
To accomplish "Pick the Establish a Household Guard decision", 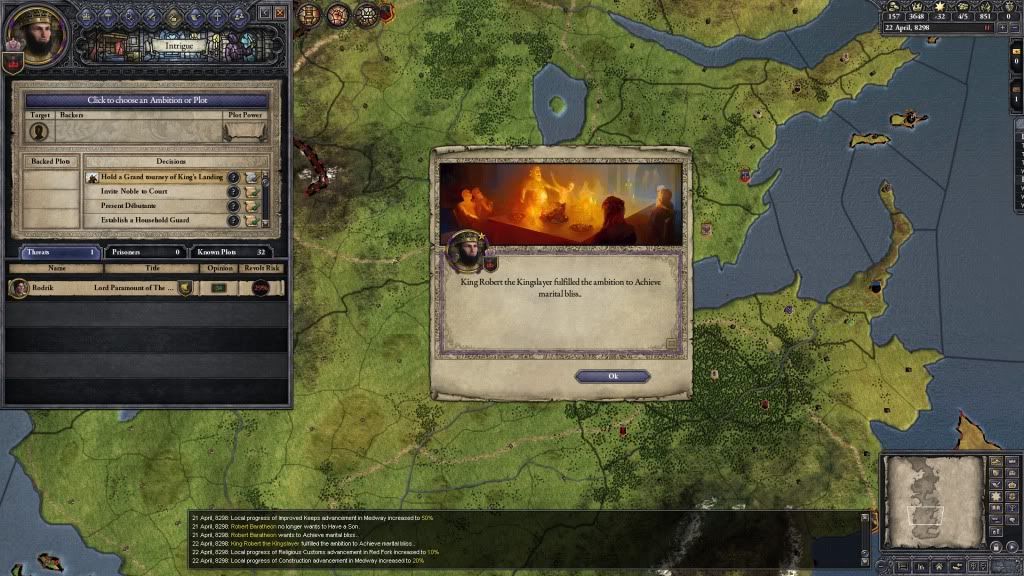I will (160, 220).
